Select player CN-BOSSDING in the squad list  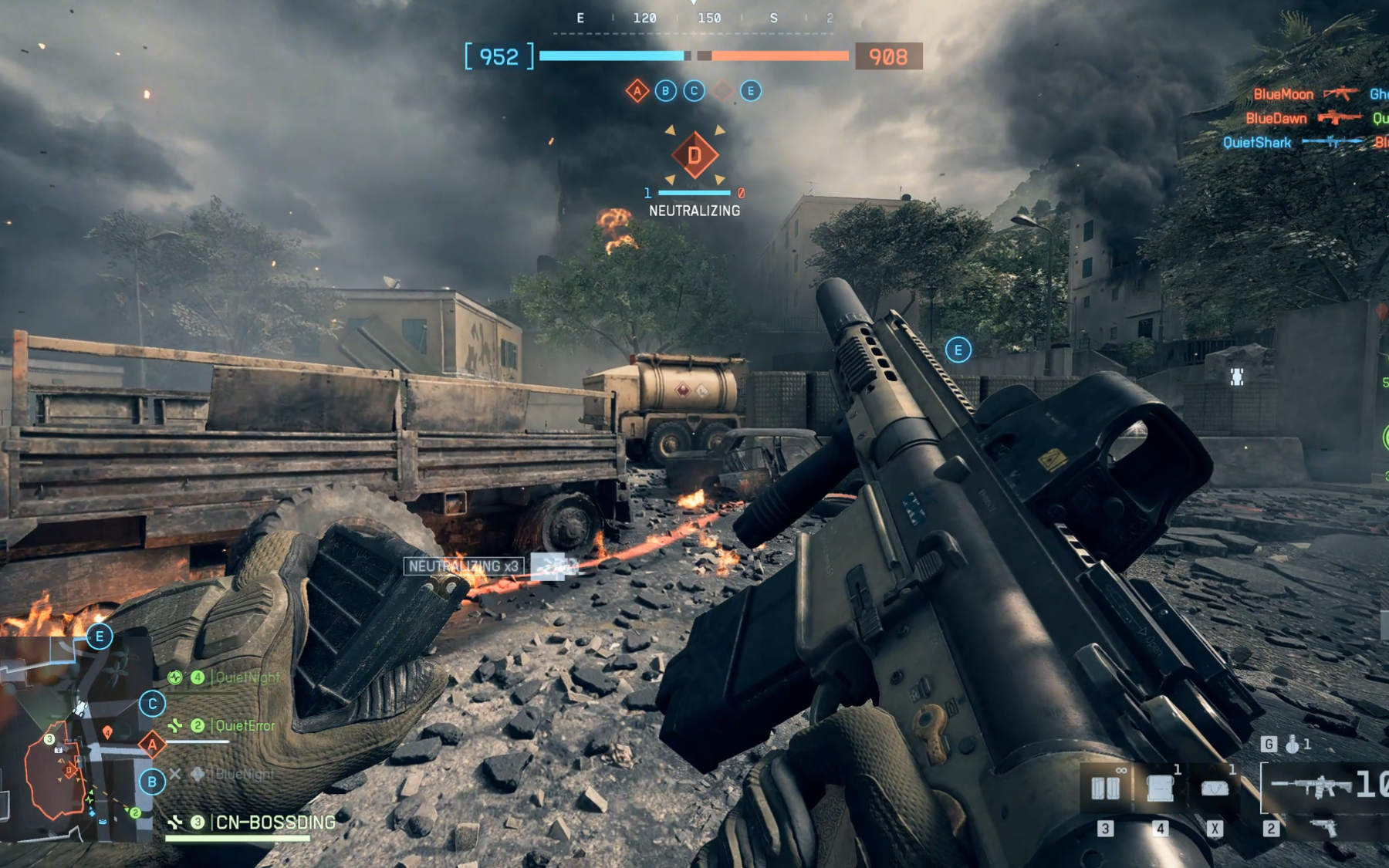point(275,822)
